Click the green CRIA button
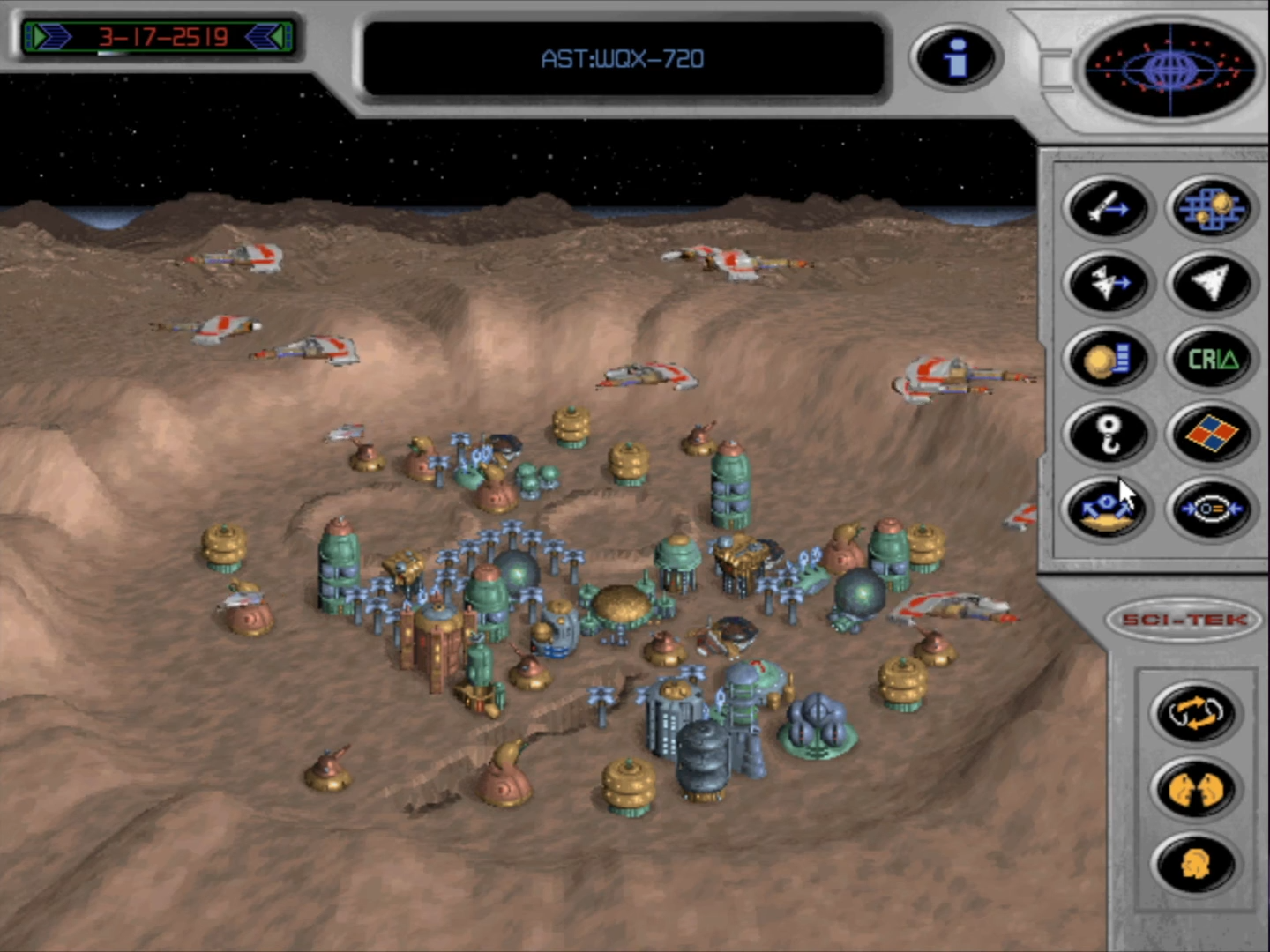 [x=1210, y=360]
